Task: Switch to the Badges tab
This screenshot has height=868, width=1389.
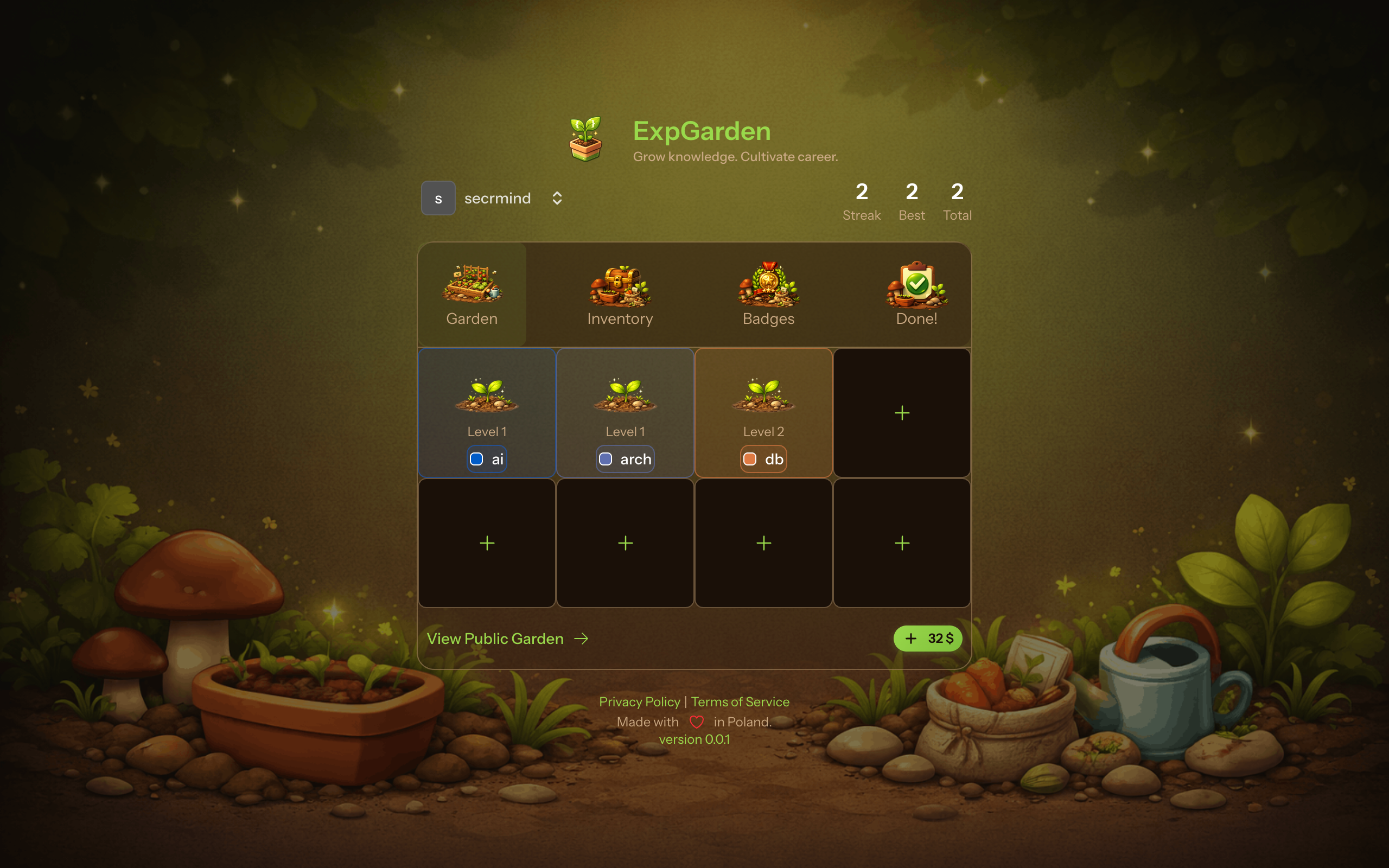Action: pyautogui.click(x=768, y=296)
